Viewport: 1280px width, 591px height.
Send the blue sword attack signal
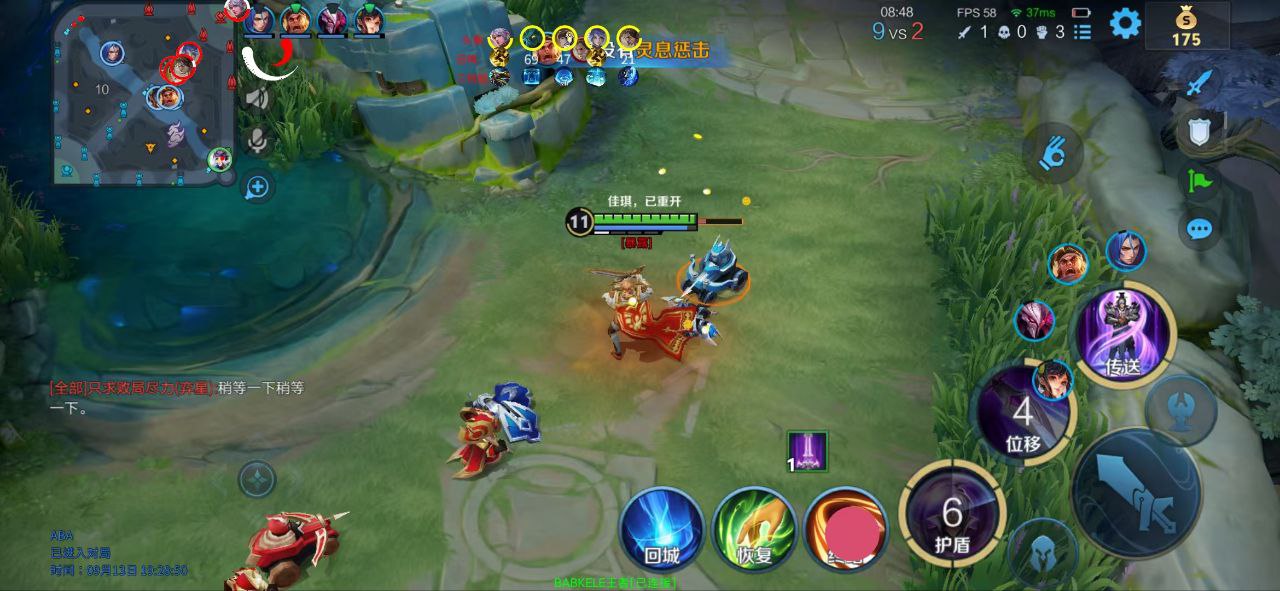(x=1199, y=83)
